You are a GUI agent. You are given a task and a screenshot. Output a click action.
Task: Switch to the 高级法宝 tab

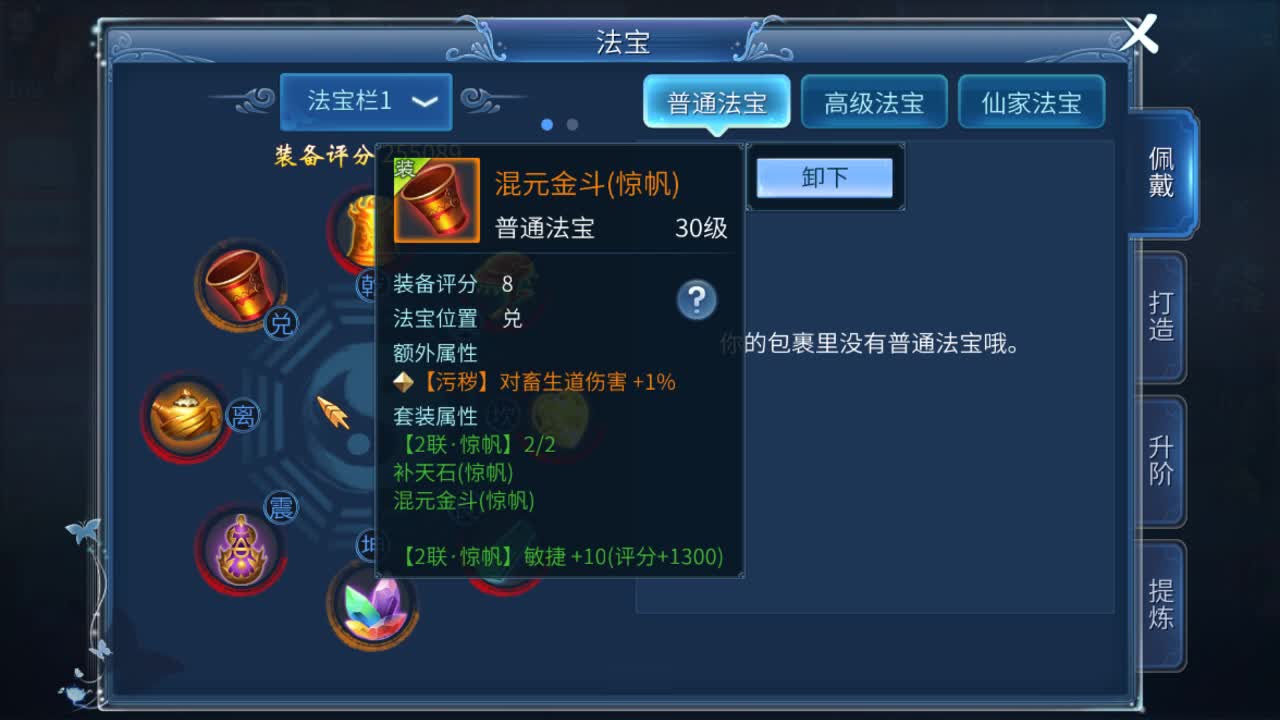point(874,102)
